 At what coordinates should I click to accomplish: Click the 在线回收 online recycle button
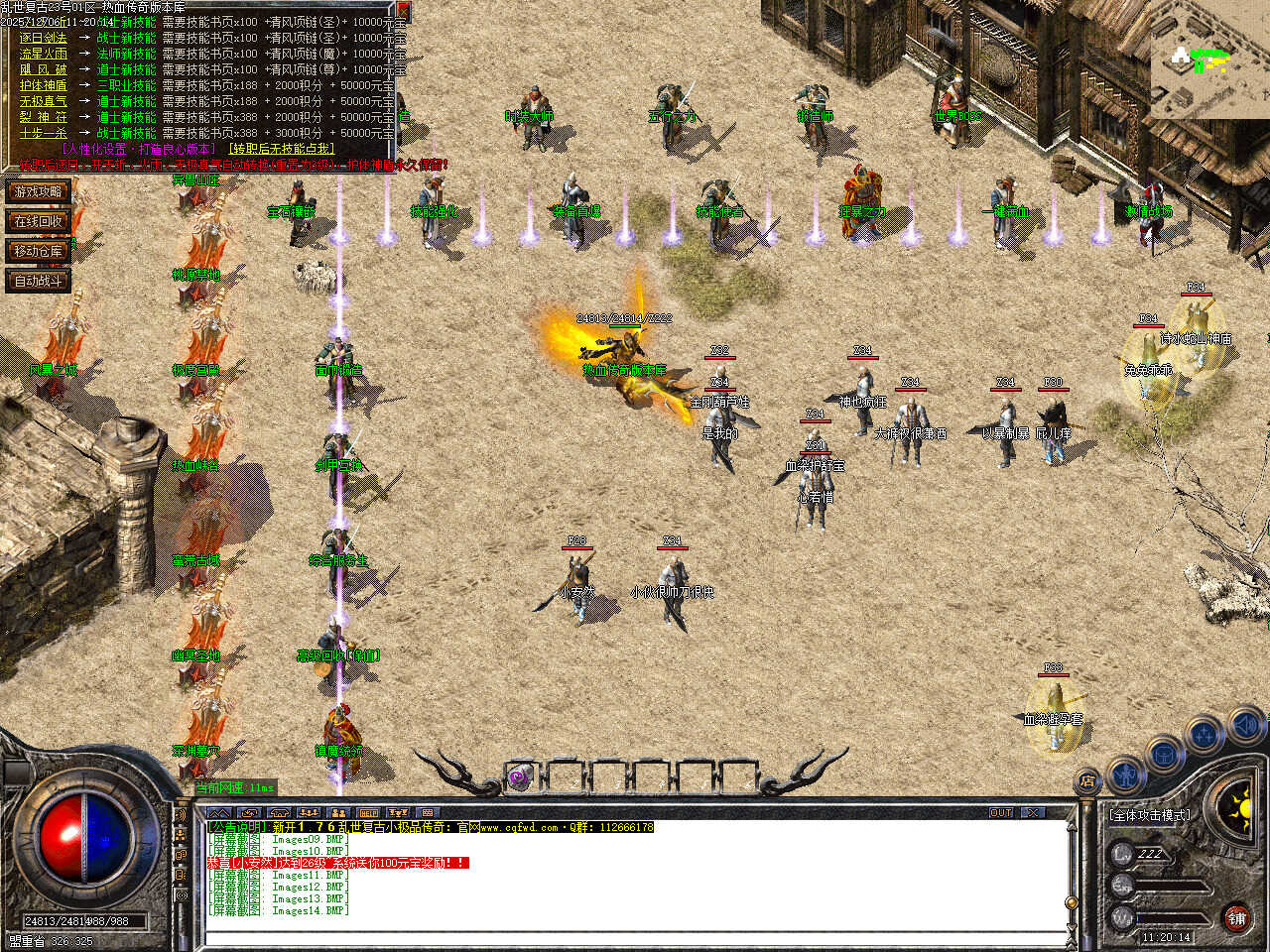pyautogui.click(x=38, y=221)
